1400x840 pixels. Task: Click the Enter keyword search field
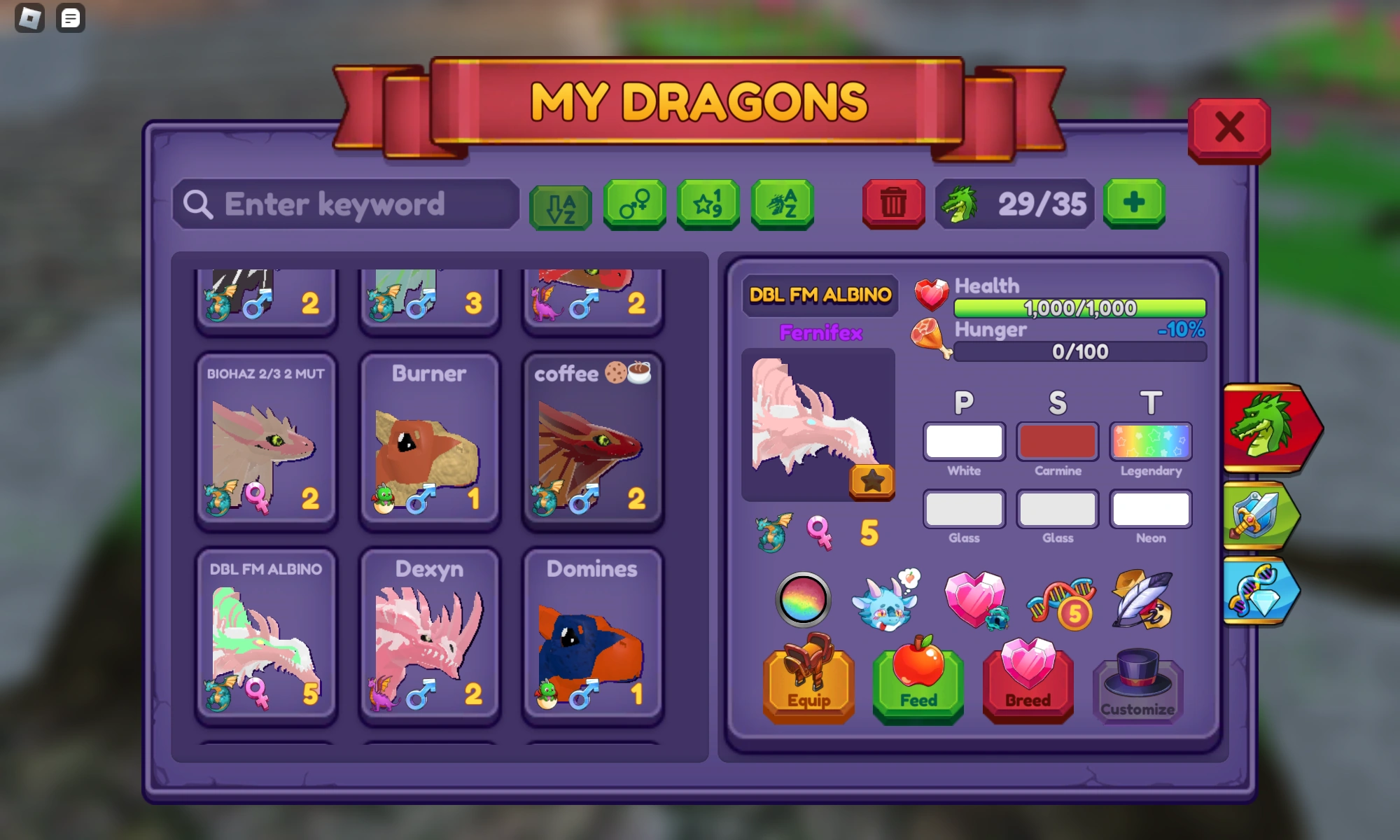click(345, 204)
